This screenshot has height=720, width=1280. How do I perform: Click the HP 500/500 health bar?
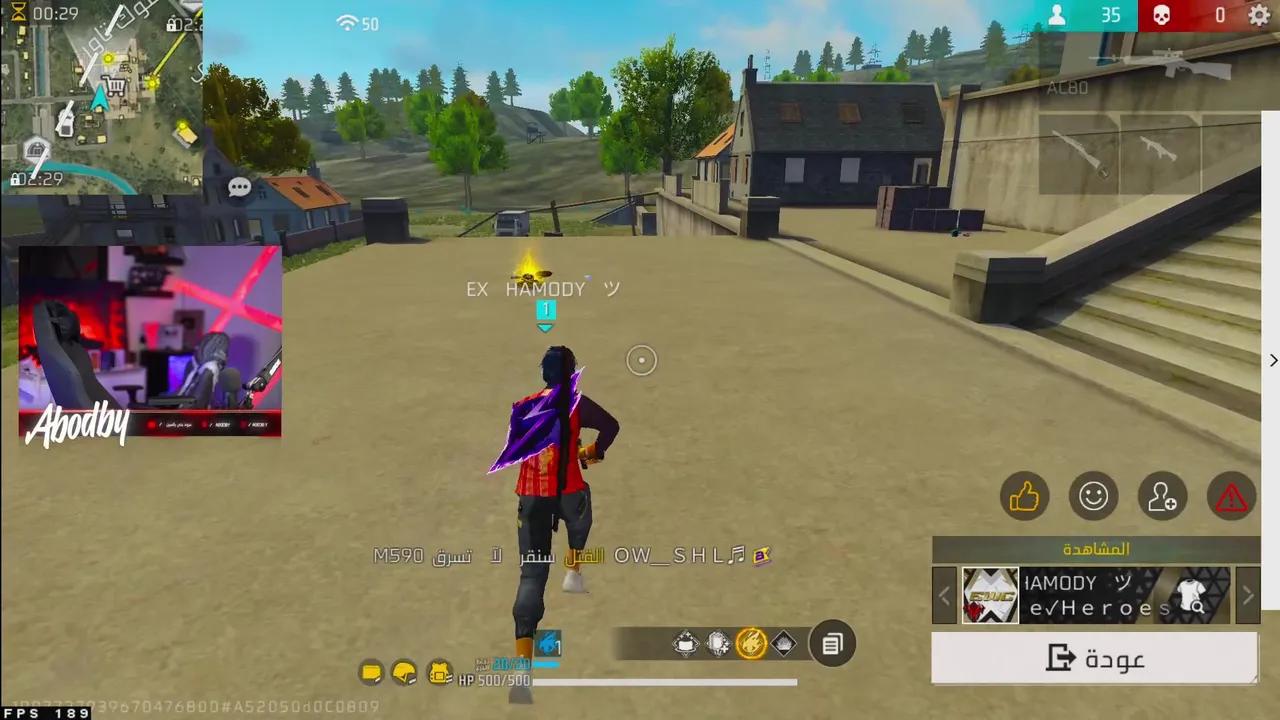[x=600, y=681]
